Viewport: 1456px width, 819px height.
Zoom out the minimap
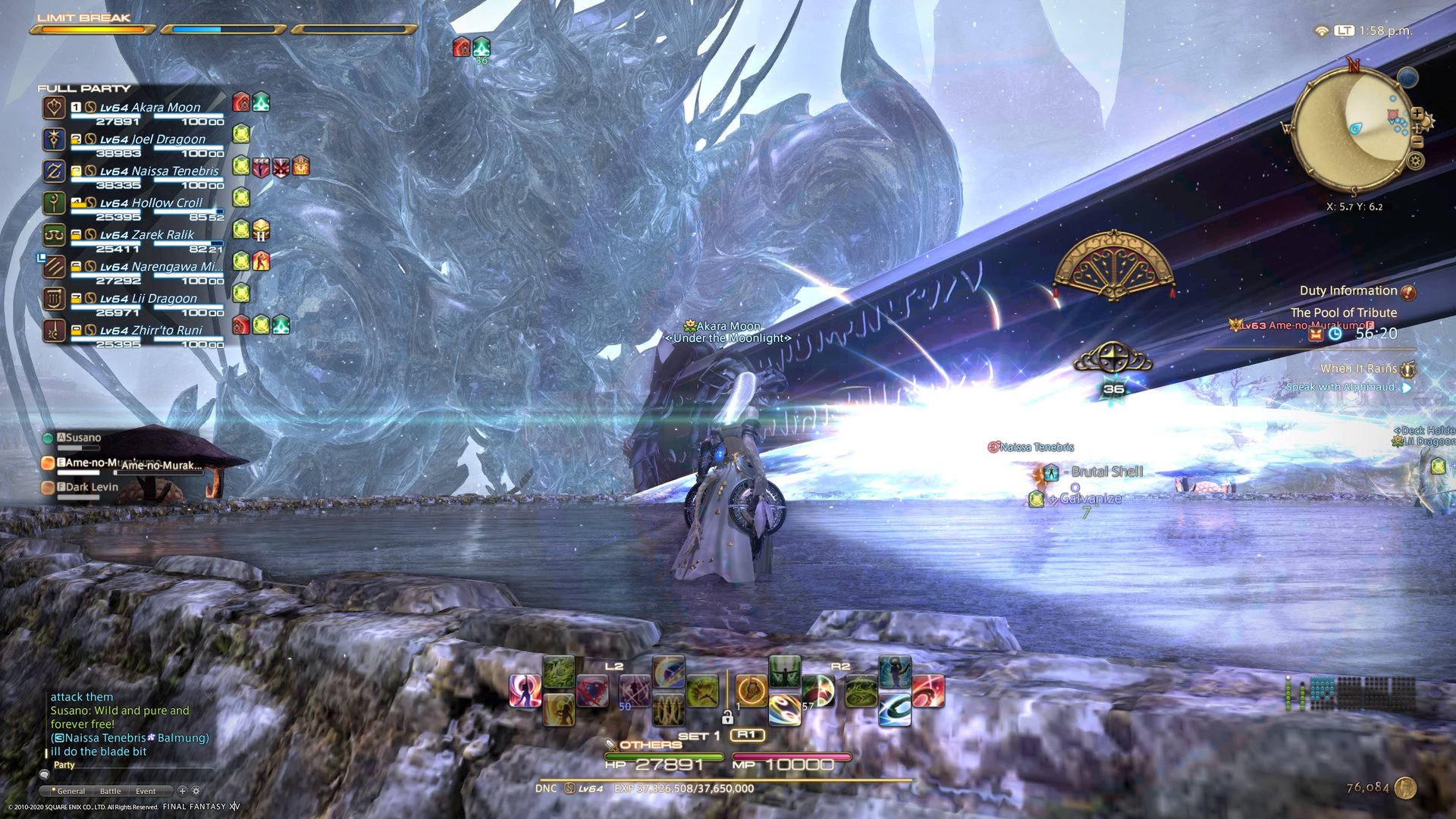click(x=1417, y=141)
